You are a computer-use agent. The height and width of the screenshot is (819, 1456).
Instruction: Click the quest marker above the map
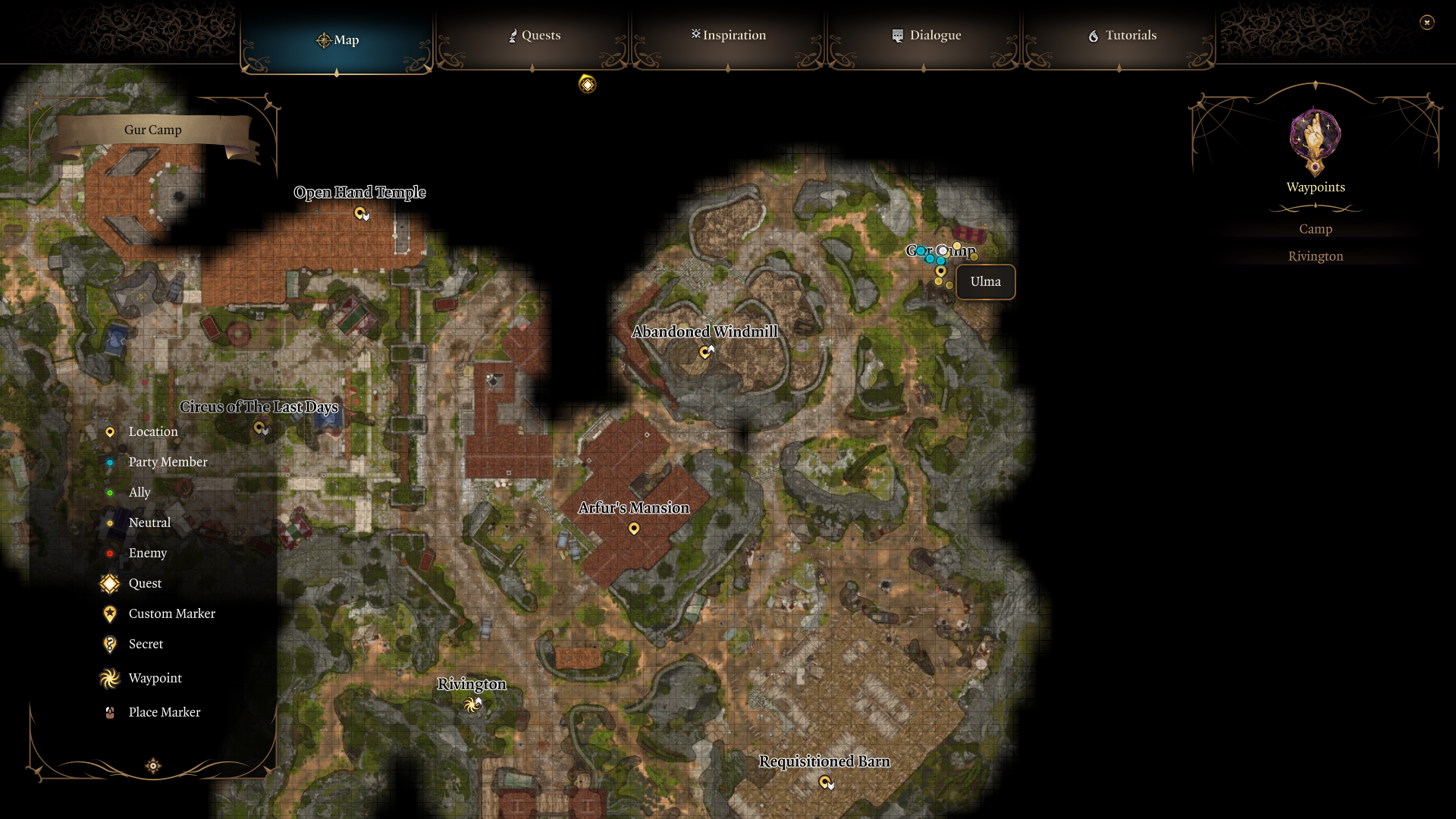coord(587,84)
